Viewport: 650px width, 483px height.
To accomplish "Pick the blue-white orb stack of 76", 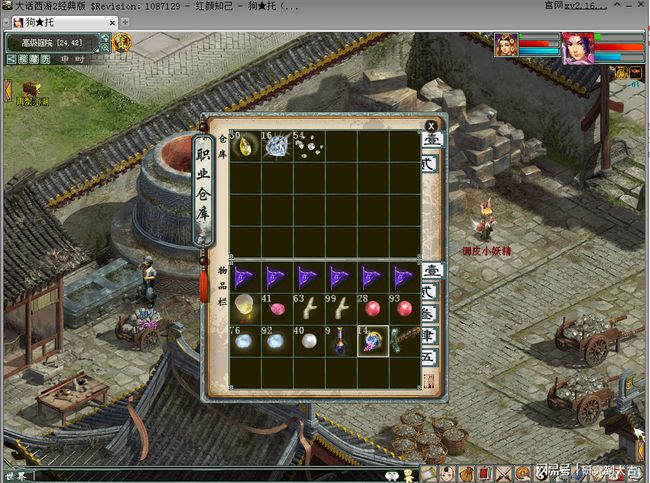I will 245,339.
